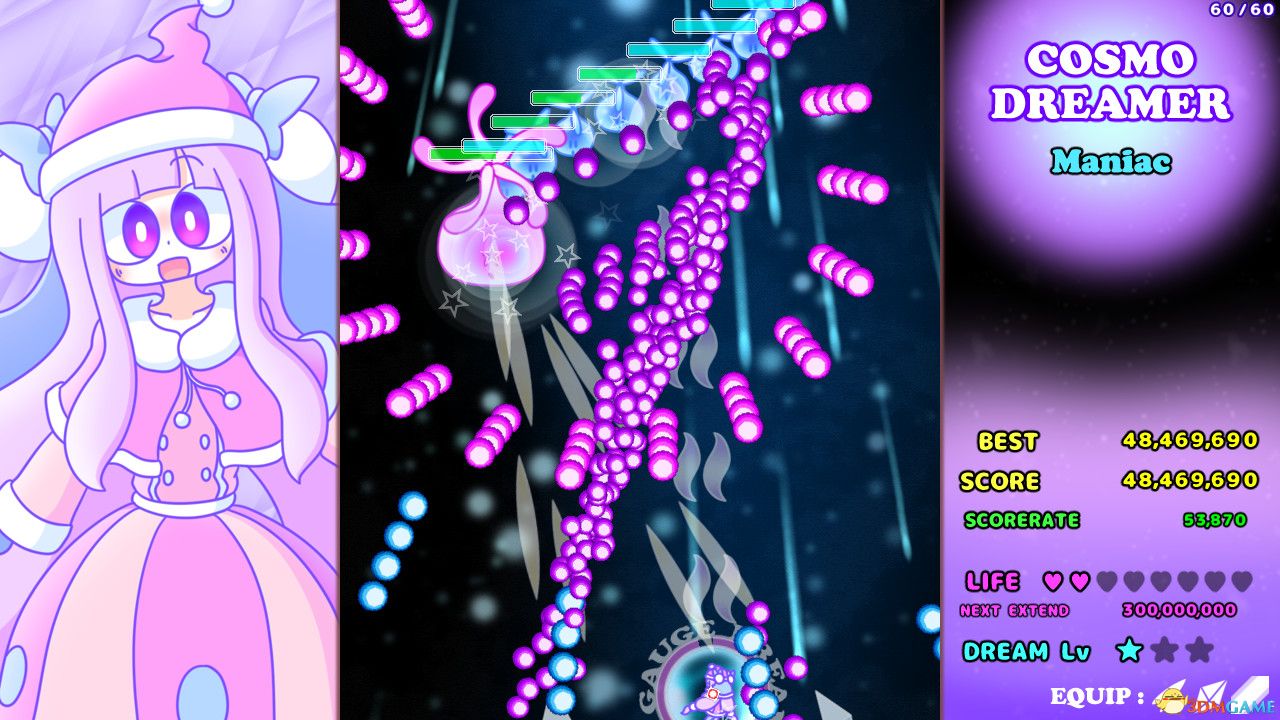1280x720 pixels.
Task: Select the first chick-shaped EQUIP item icon
Action: pyautogui.click(x=1172, y=699)
